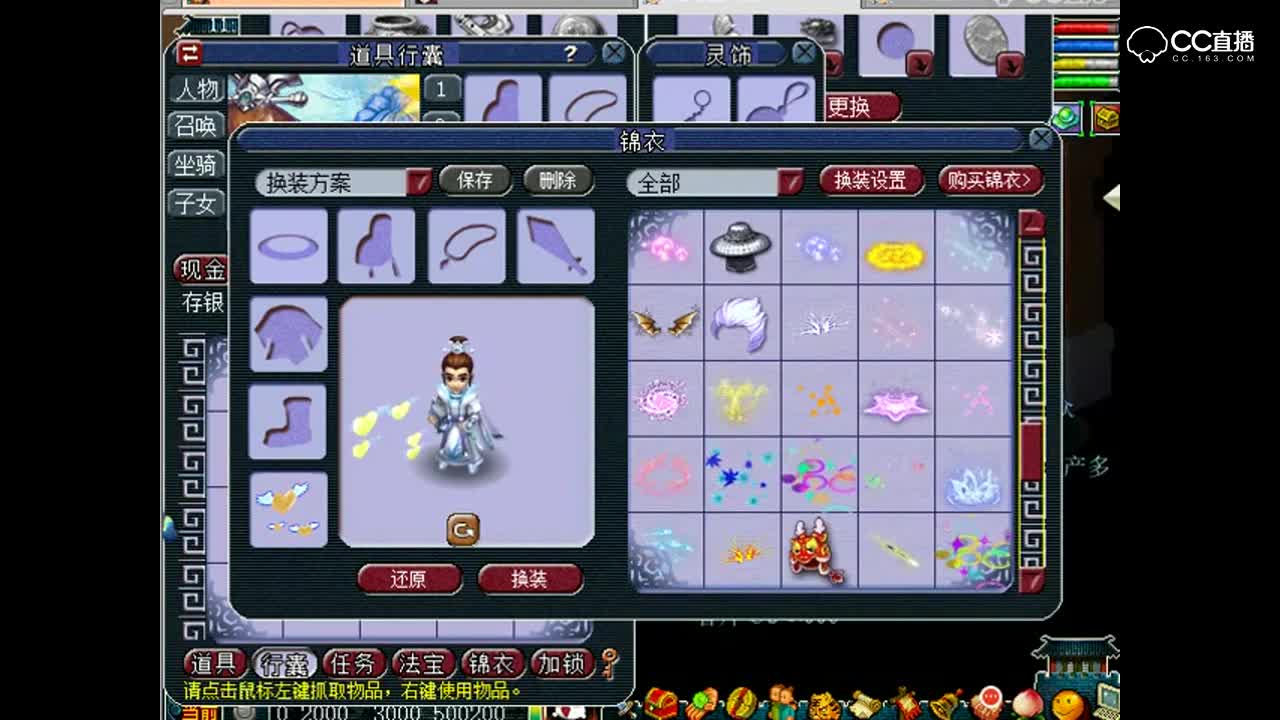This screenshot has height=720, width=1280.
Task: Switch to the 人物 tab in the sidebar
Action: tap(196, 91)
